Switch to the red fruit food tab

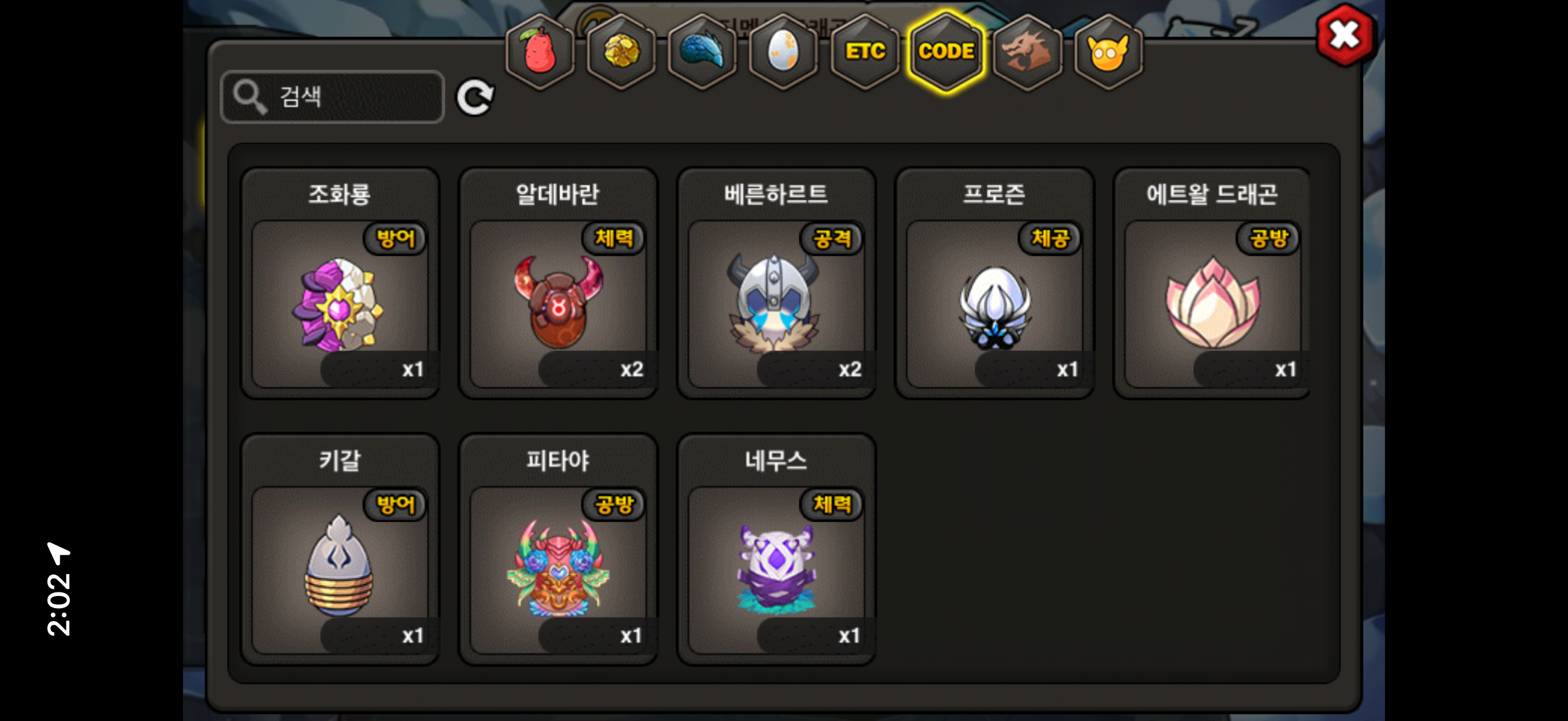539,52
